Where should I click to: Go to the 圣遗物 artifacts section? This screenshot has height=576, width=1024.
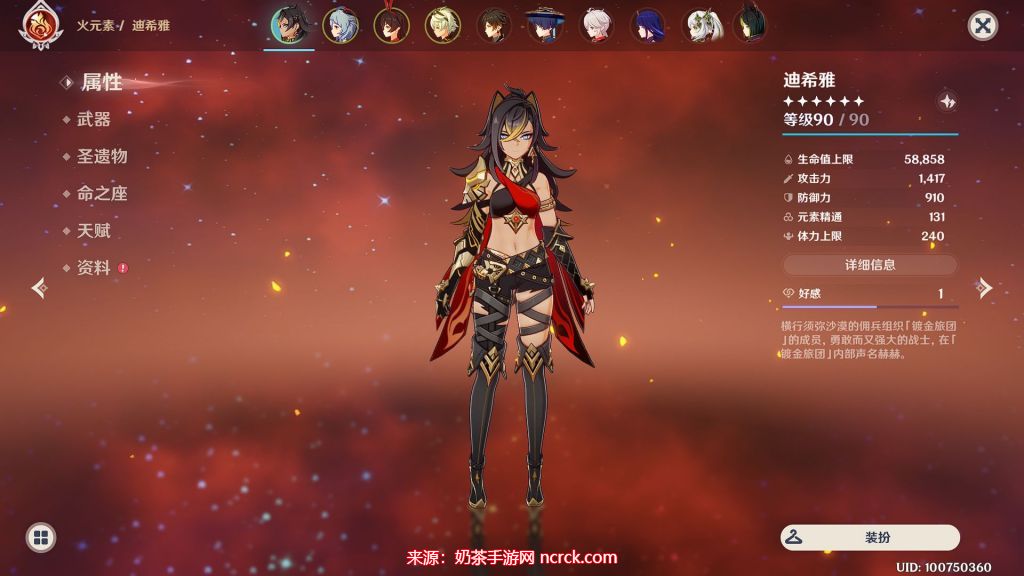coord(101,156)
